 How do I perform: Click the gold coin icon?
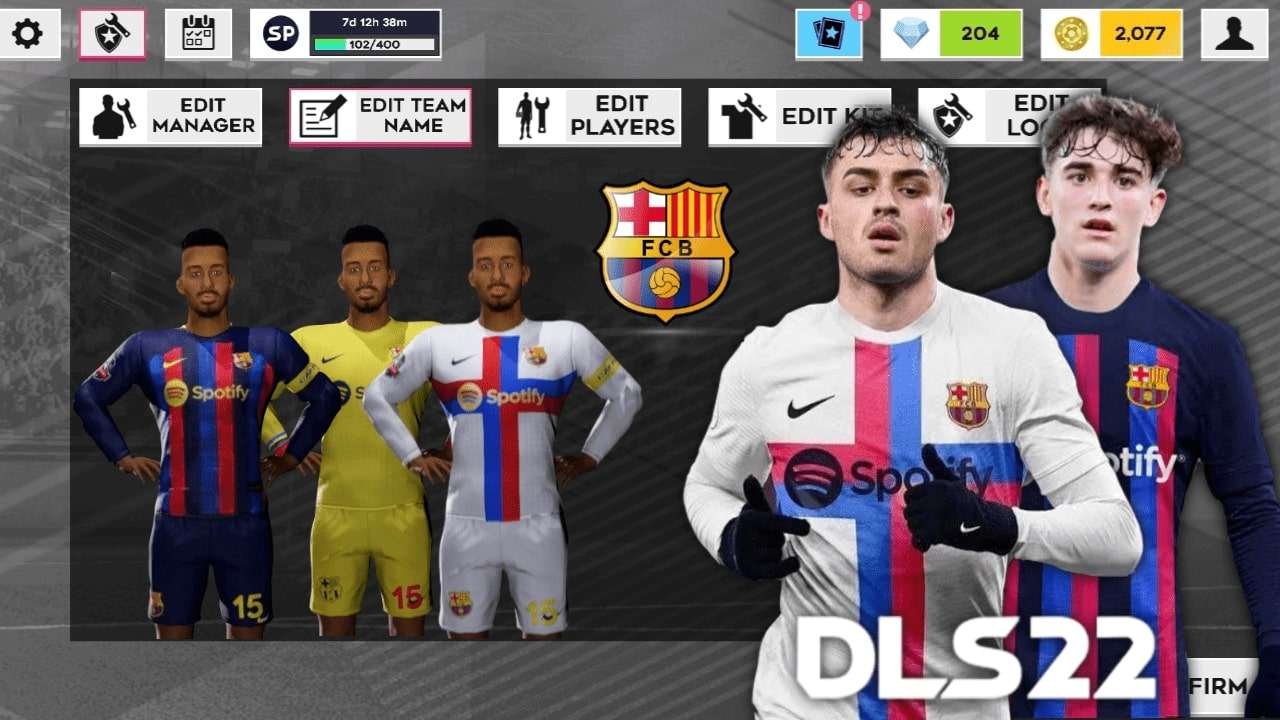coord(1070,34)
